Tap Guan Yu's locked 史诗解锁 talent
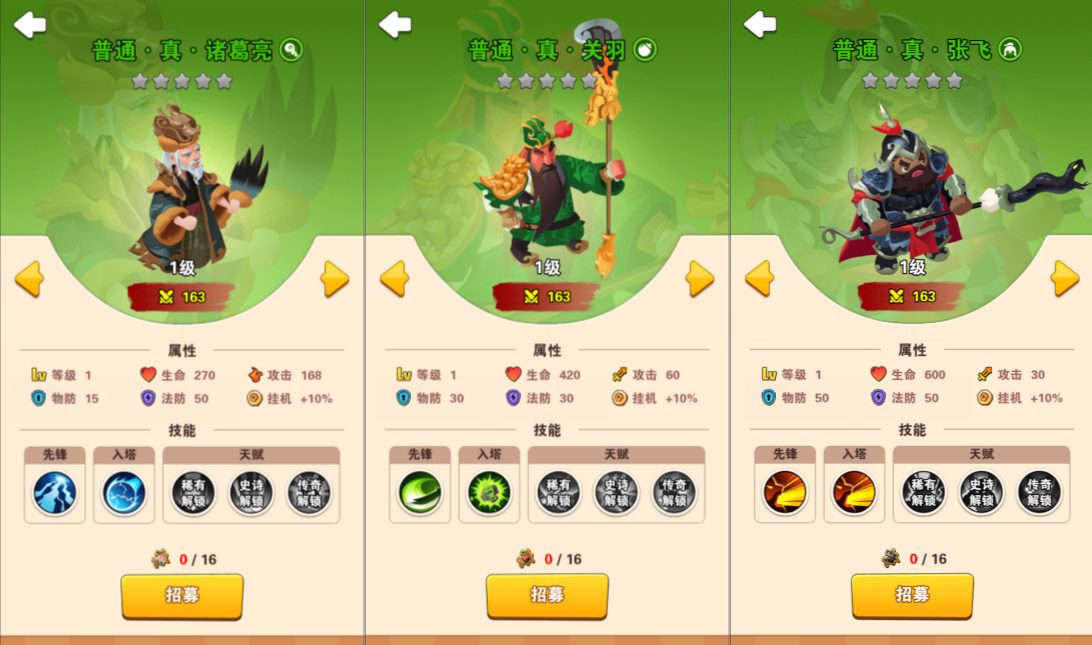This screenshot has height=645, width=1092. (616, 493)
